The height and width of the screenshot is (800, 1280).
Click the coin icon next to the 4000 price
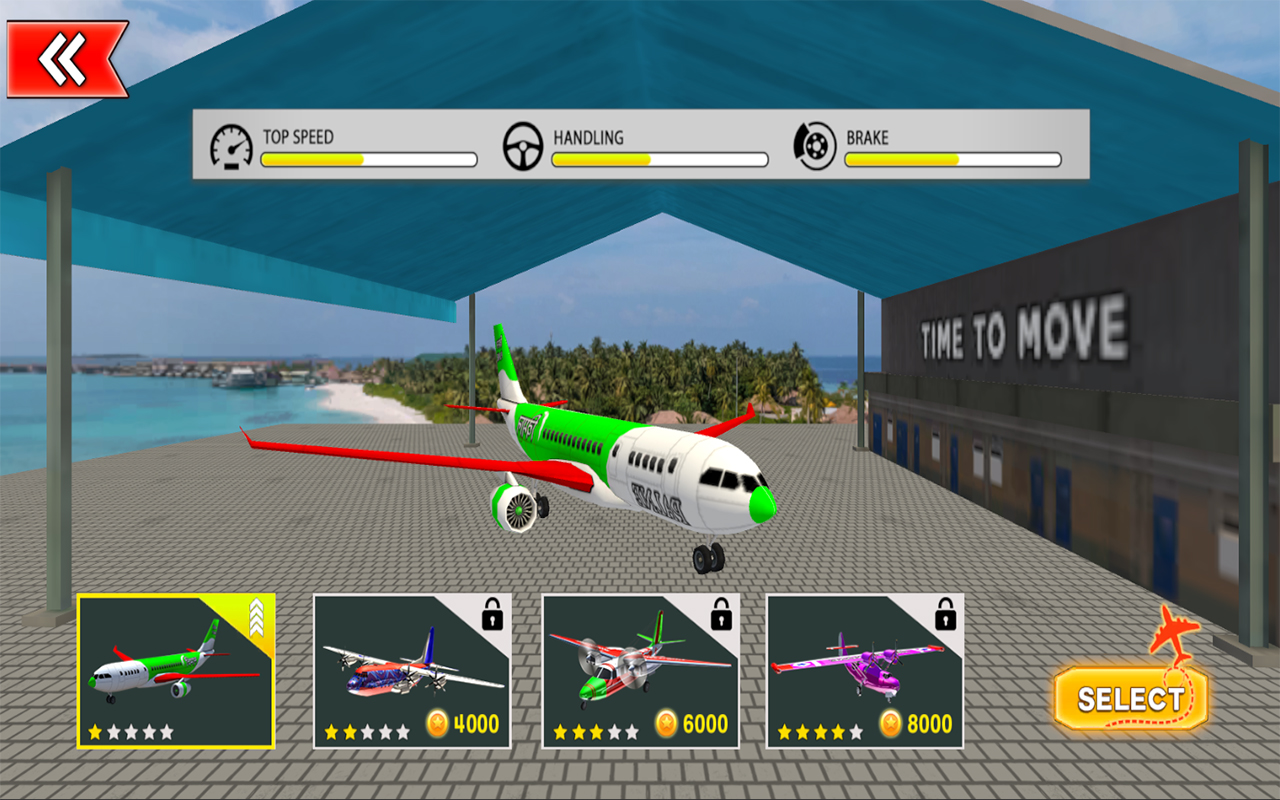coord(437,723)
